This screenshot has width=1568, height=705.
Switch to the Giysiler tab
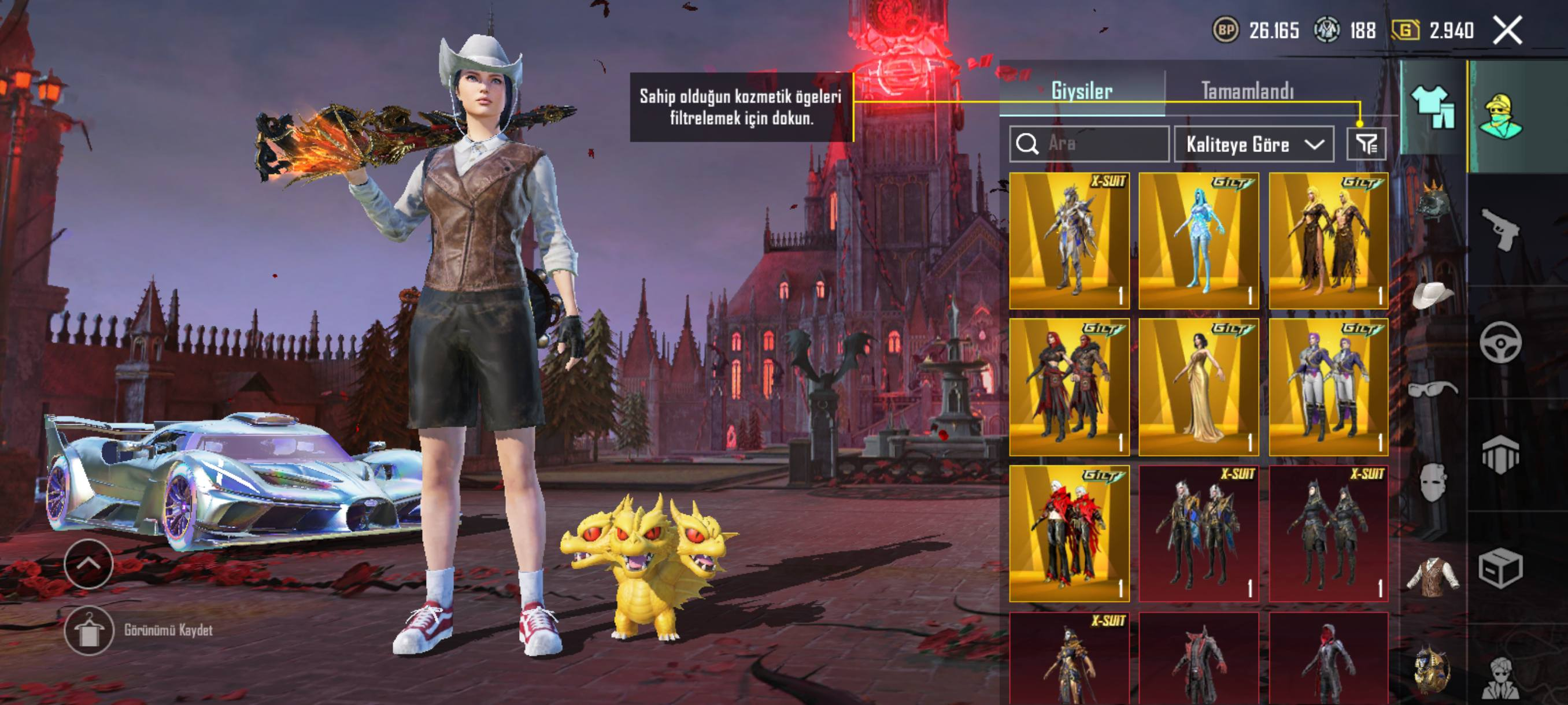click(1081, 91)
